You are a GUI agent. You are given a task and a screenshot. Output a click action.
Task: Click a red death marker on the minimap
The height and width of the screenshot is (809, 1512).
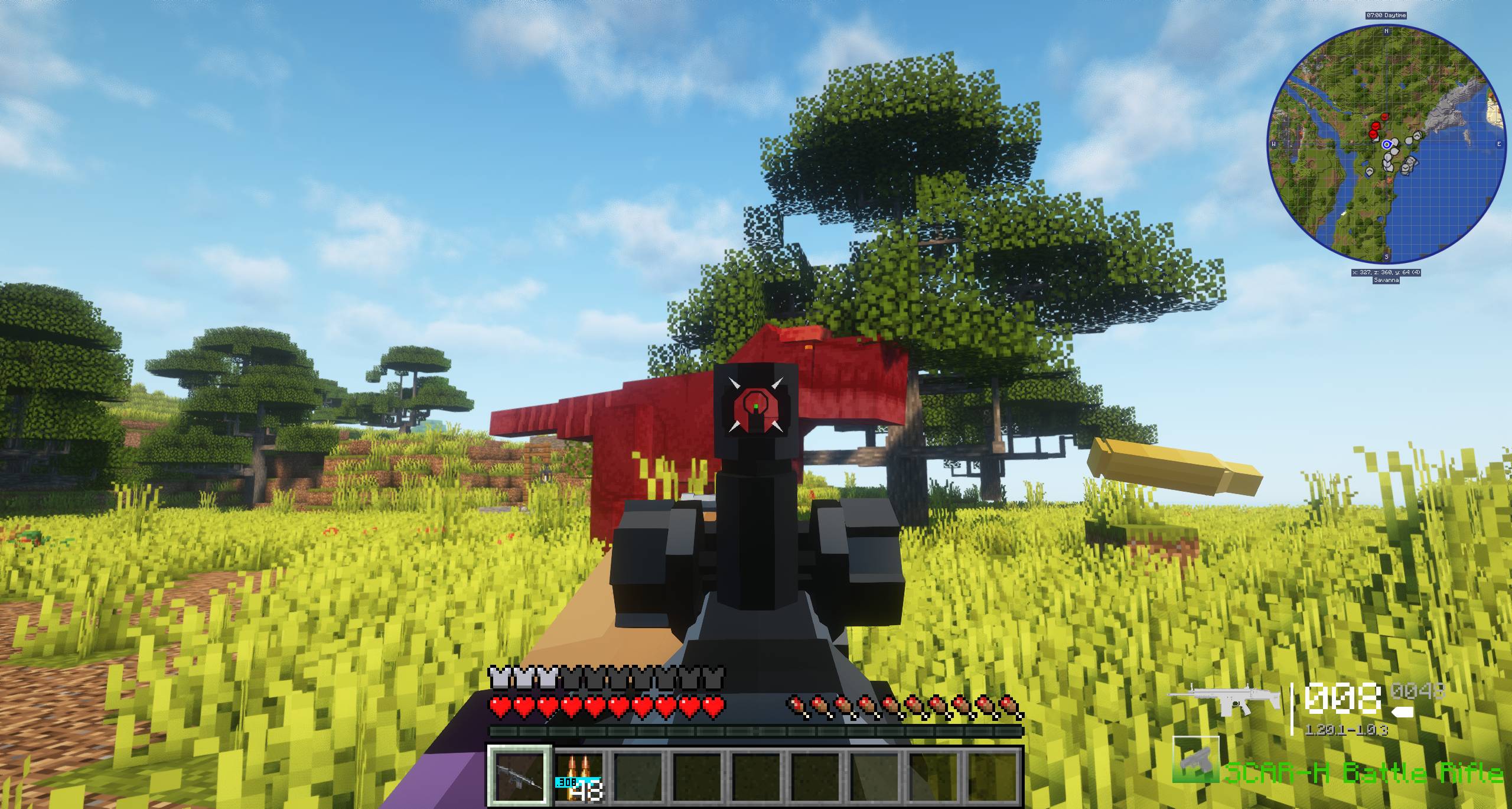[x=1375, y=125]
